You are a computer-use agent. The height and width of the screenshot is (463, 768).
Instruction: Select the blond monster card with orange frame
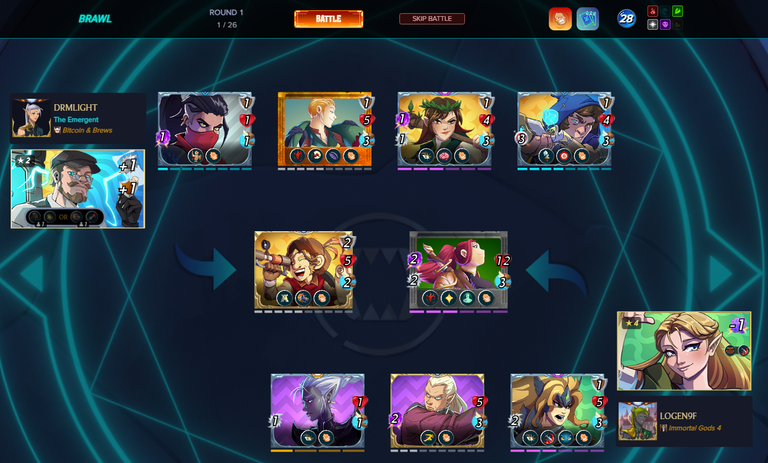coord(325,129)
